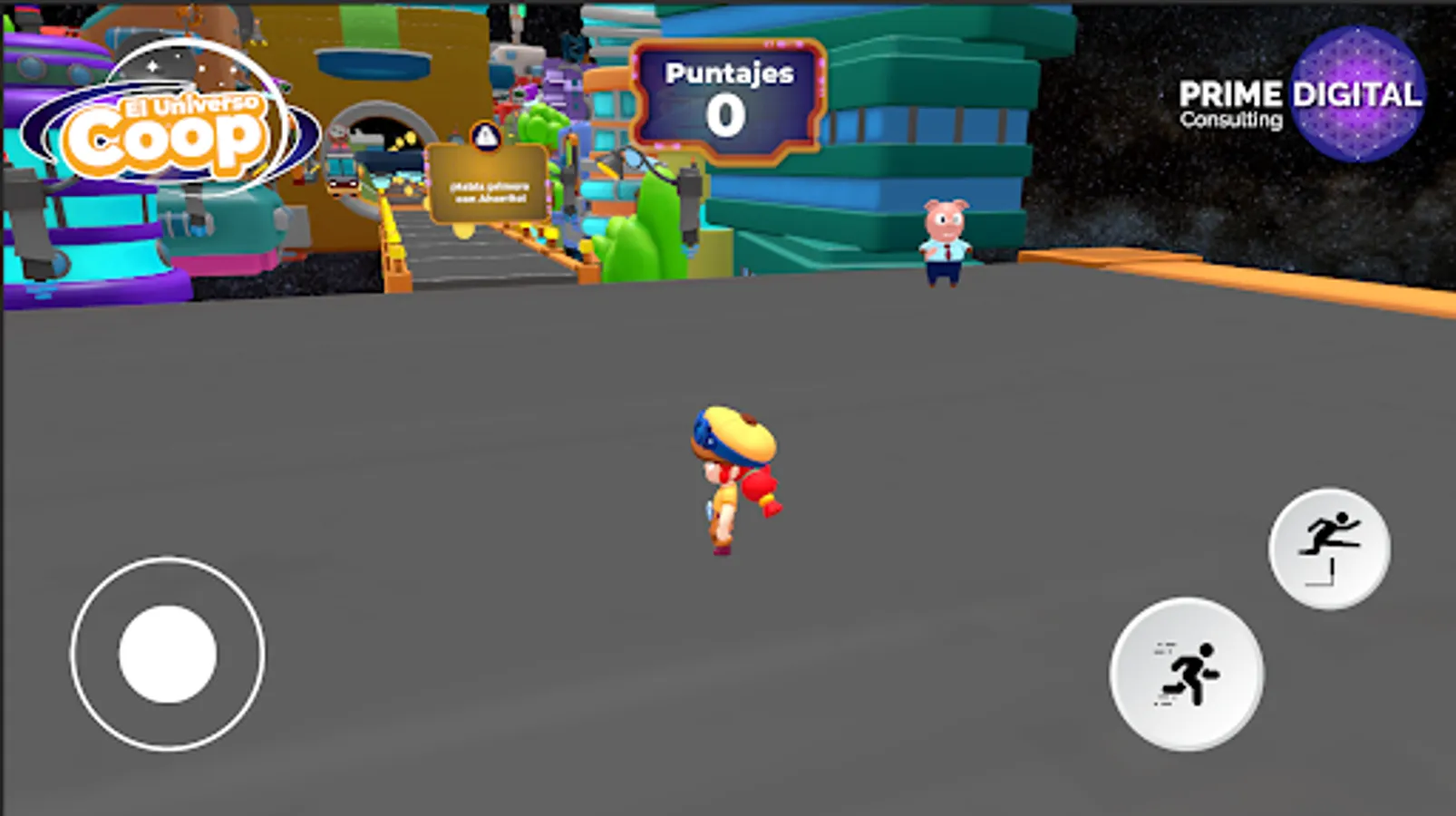Tap the warning triangle above the sign
1456x816 pixels.
point(484,136)
